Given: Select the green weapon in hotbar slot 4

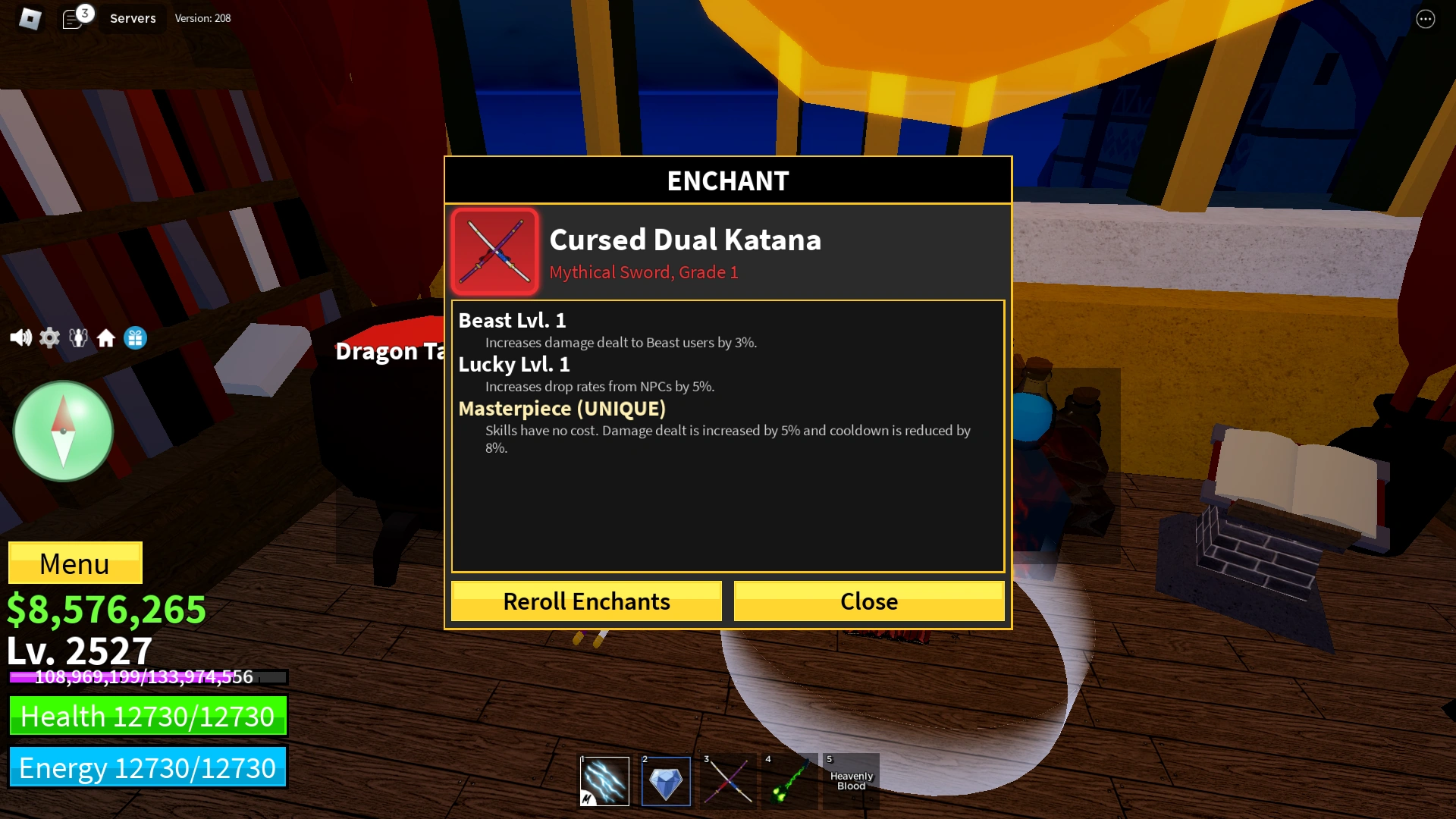Looking at the screenshot, I should [788, 781].
